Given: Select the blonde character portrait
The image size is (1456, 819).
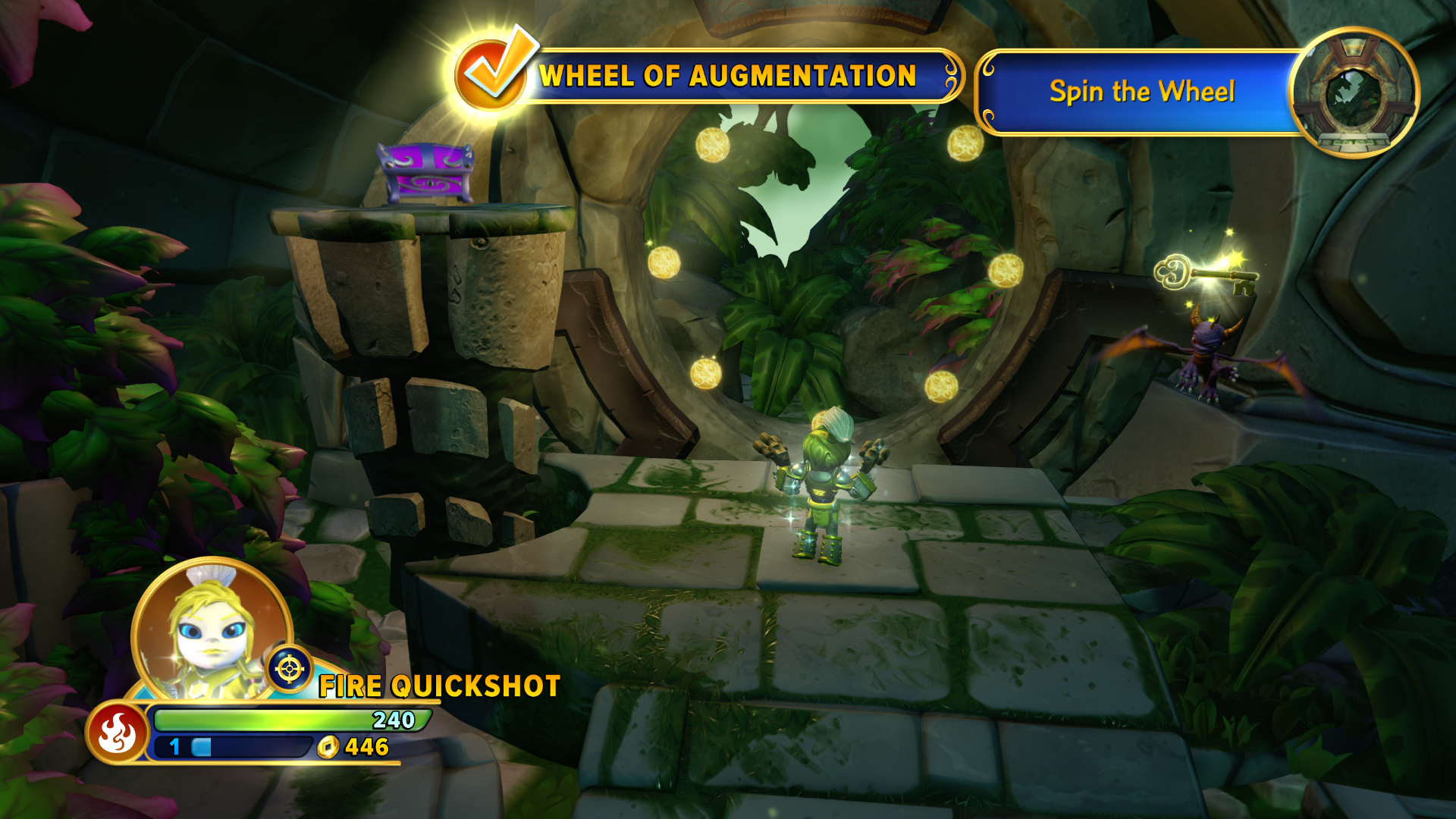Looking at the screenshot, I should pyautogui.click(x=212, y=631).
